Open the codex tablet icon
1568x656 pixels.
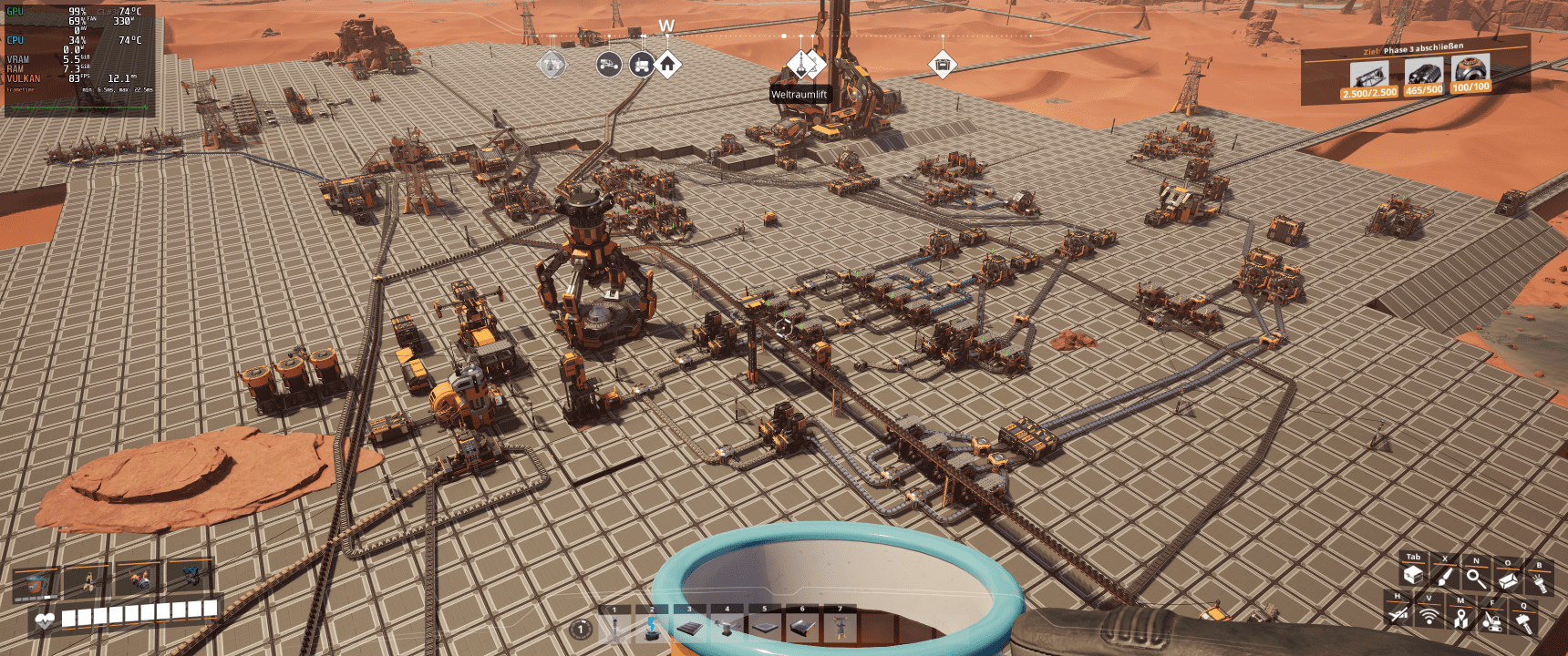(x=1508, y=579)
